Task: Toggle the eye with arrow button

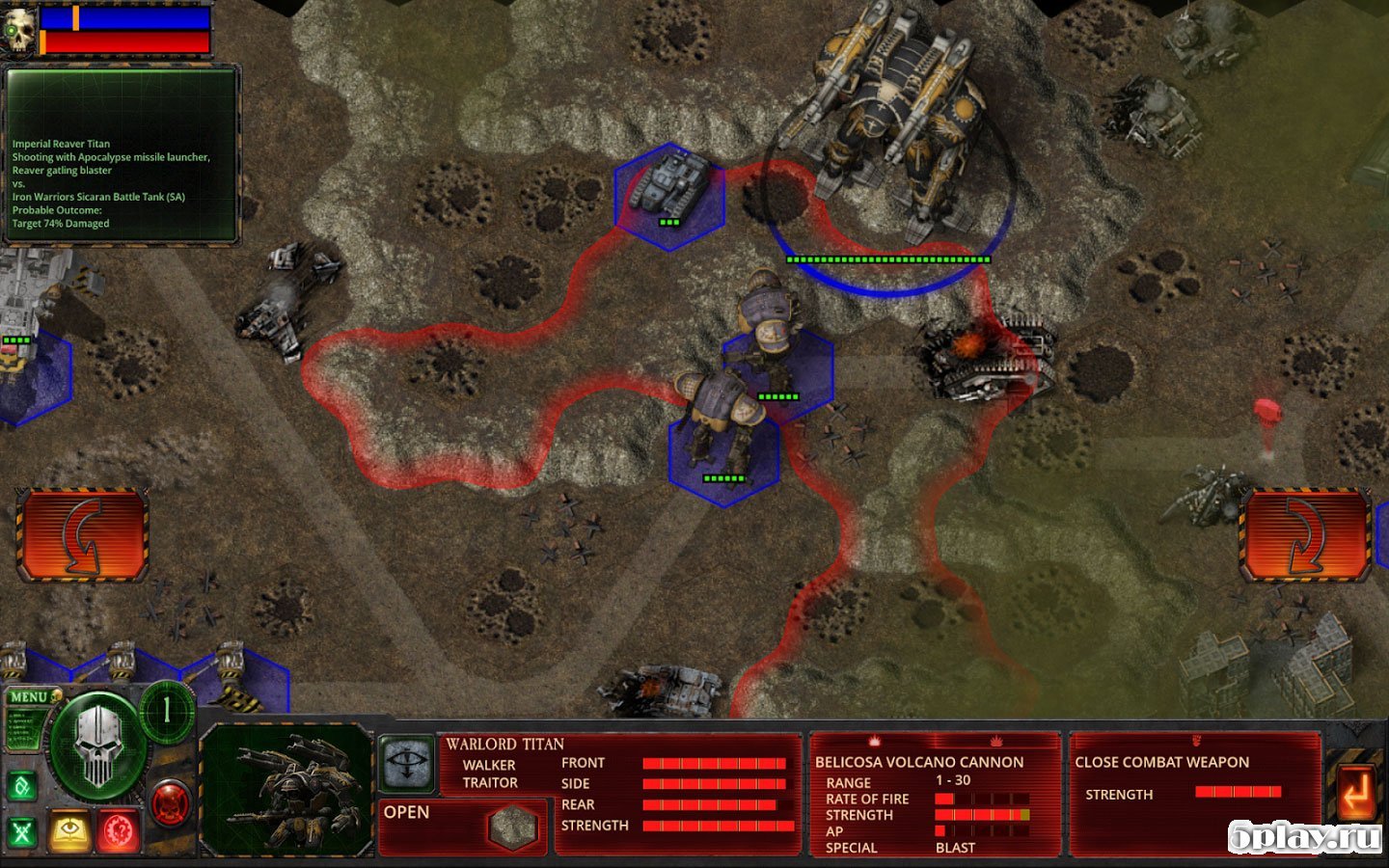Action: (406, 763)
